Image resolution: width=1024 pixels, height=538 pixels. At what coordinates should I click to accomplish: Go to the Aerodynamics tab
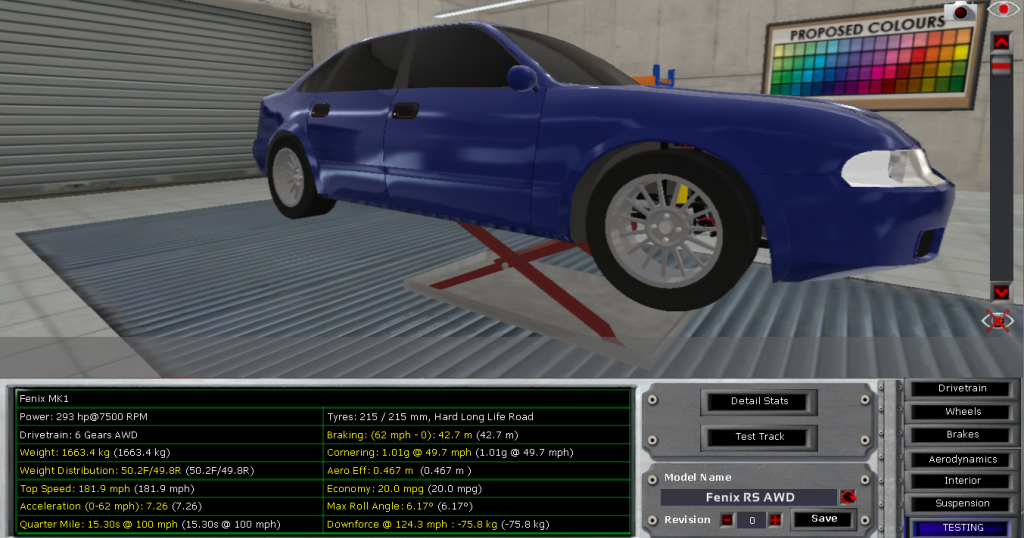pyautogui.click(x=962, y=459)
